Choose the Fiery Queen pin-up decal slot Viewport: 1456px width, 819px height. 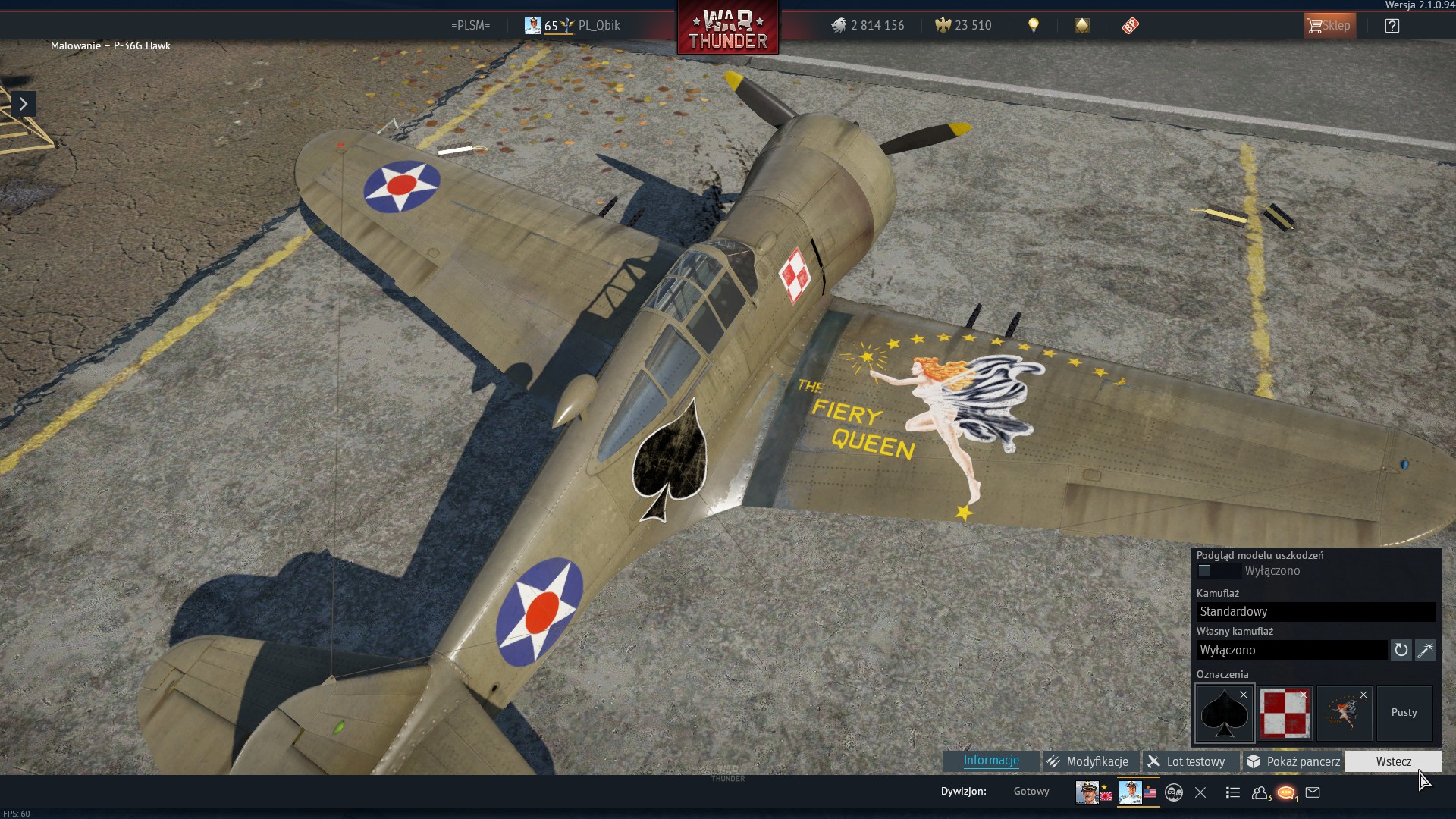(x=1345, y=713)
